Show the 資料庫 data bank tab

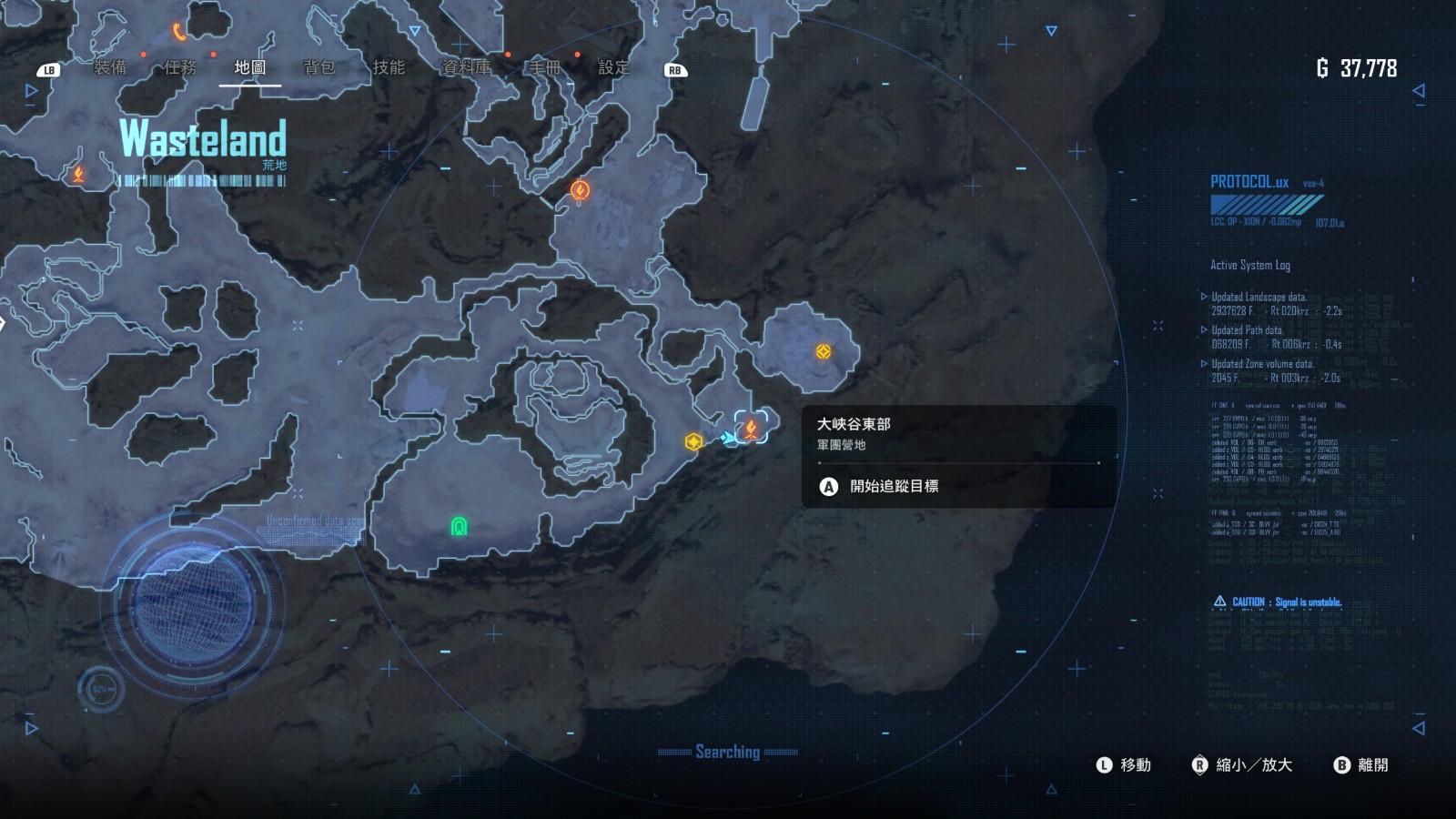click(466, 67)
